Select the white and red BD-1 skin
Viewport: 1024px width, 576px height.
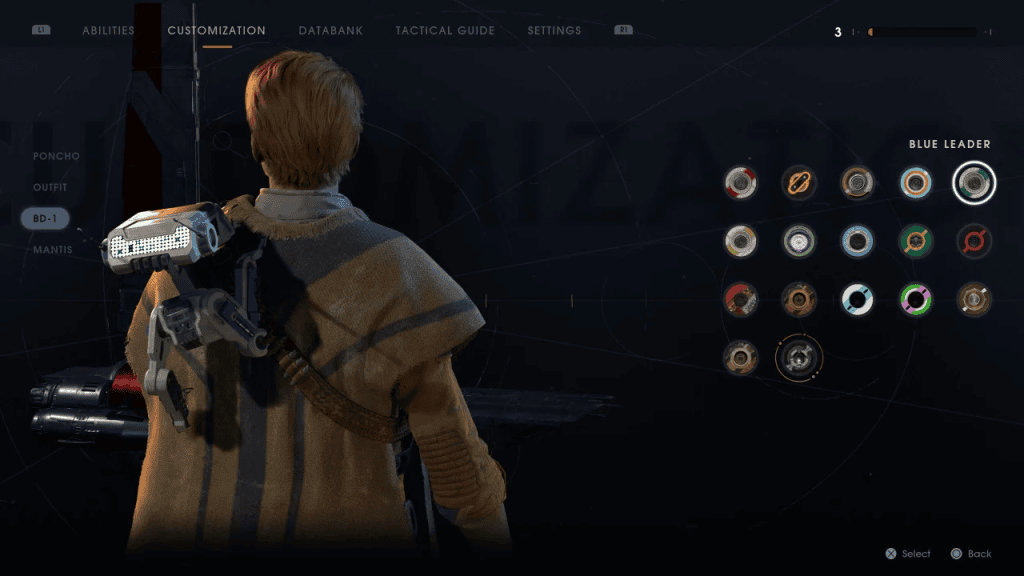pos(741,182)
